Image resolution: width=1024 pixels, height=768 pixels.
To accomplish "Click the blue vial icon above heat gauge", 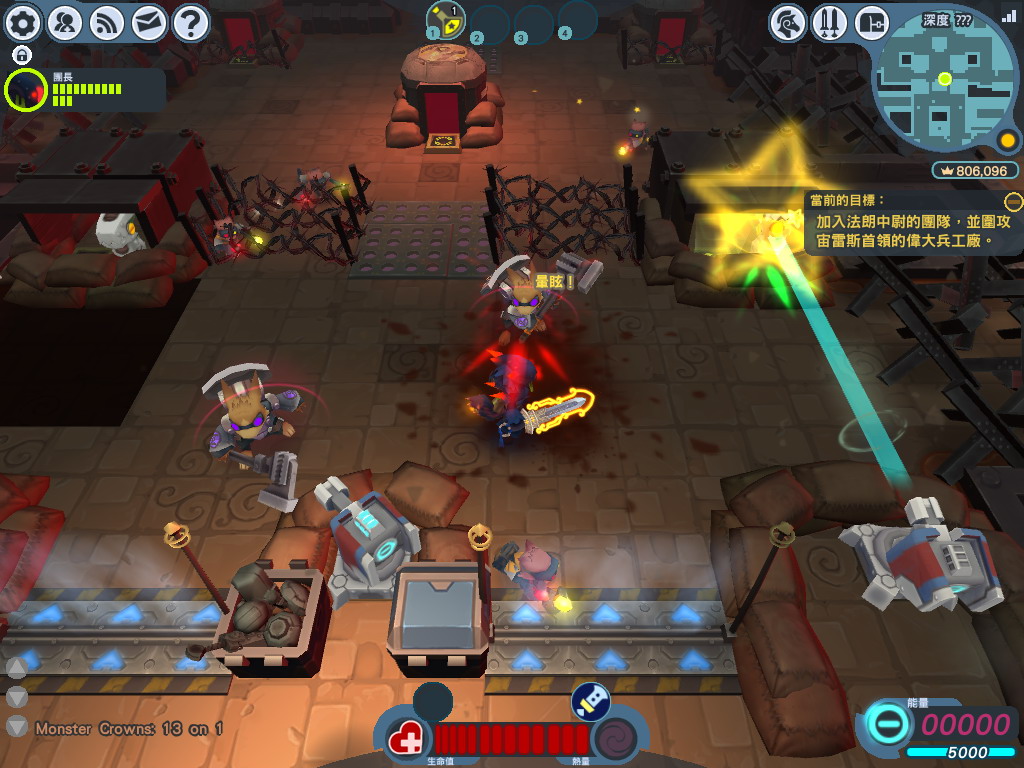I will tap(591, 702).
